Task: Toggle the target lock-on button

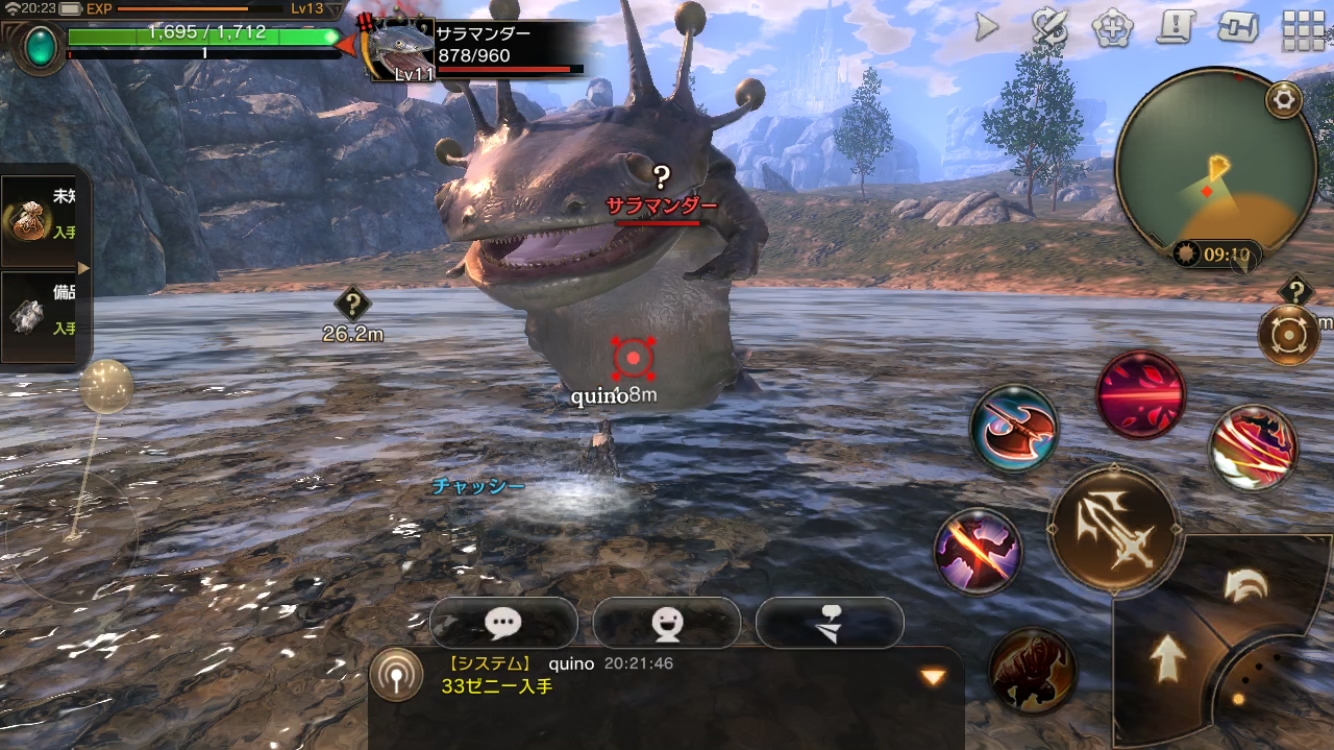Action: coord(1289,334)
